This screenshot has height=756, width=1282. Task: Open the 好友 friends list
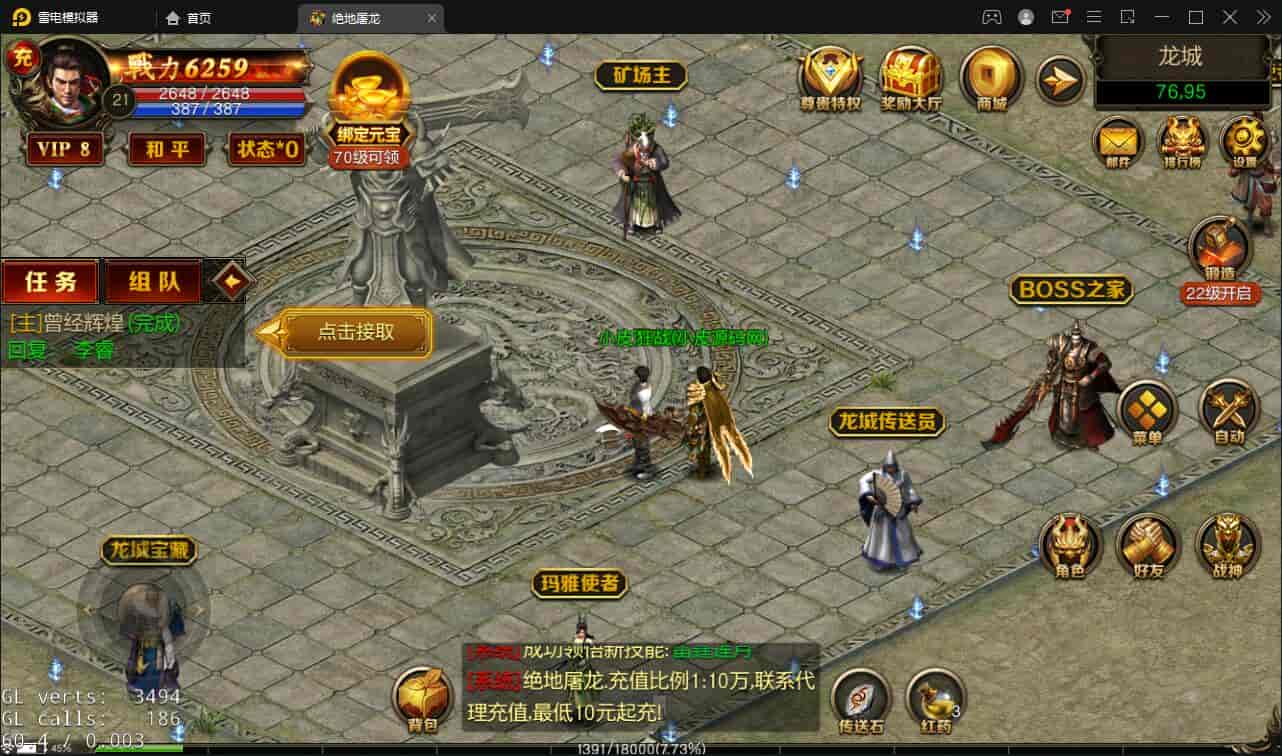pyautogui.click(x=1148, y=546)
